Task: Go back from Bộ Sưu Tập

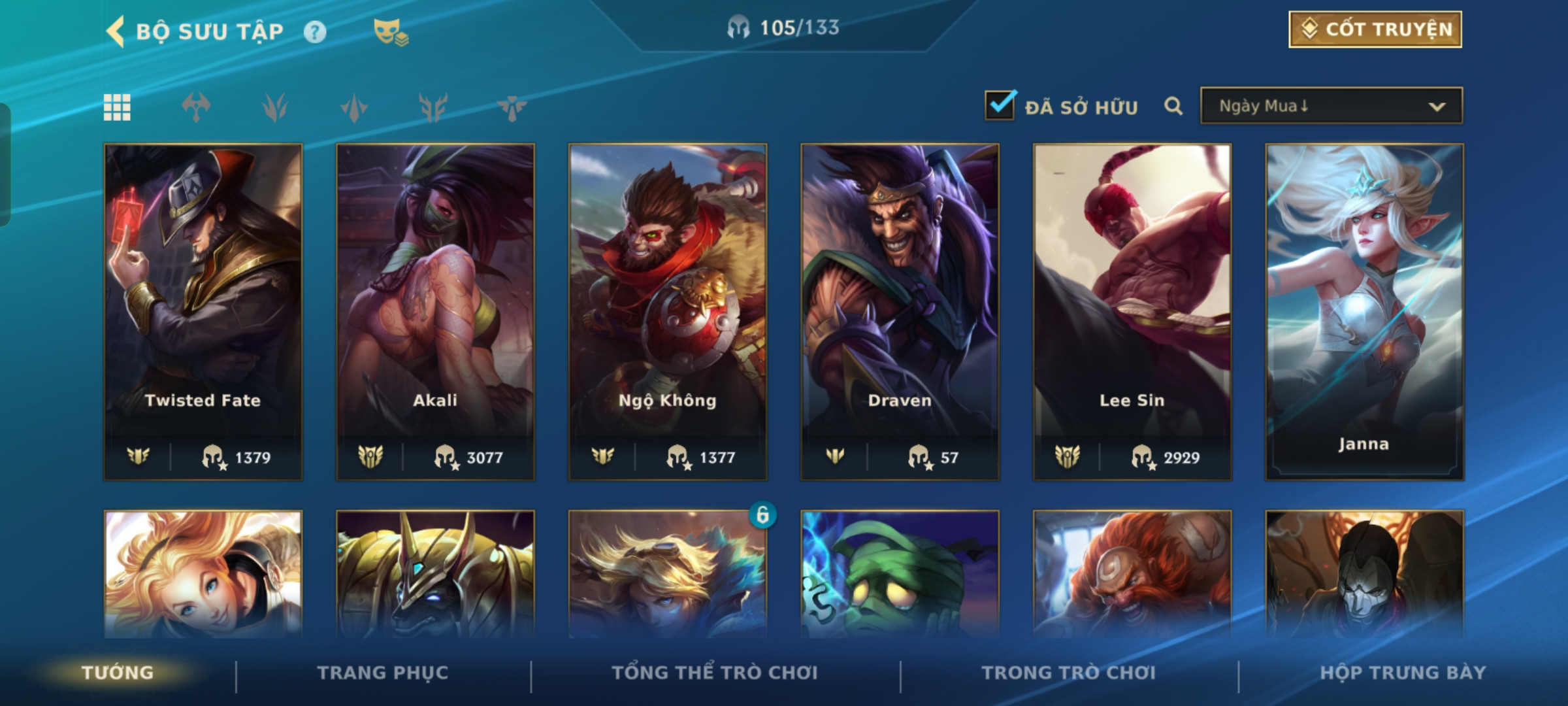Action: pyautogui.click(x=116, y=31)
